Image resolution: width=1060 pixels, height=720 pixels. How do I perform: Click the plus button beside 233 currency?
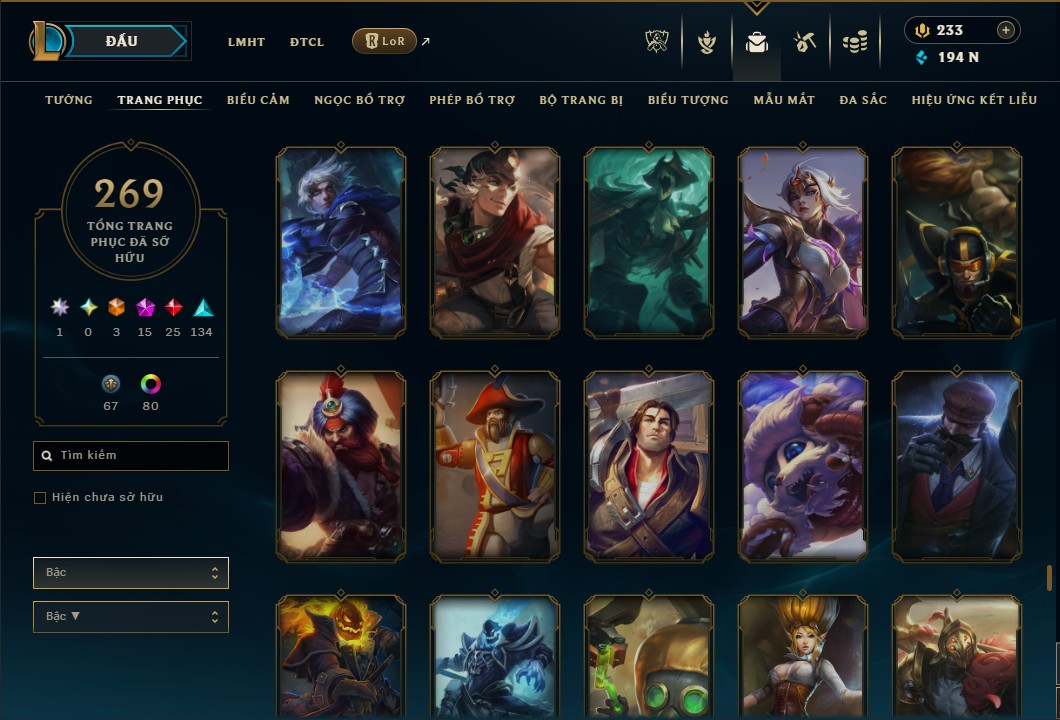(x=1005, y=30)
